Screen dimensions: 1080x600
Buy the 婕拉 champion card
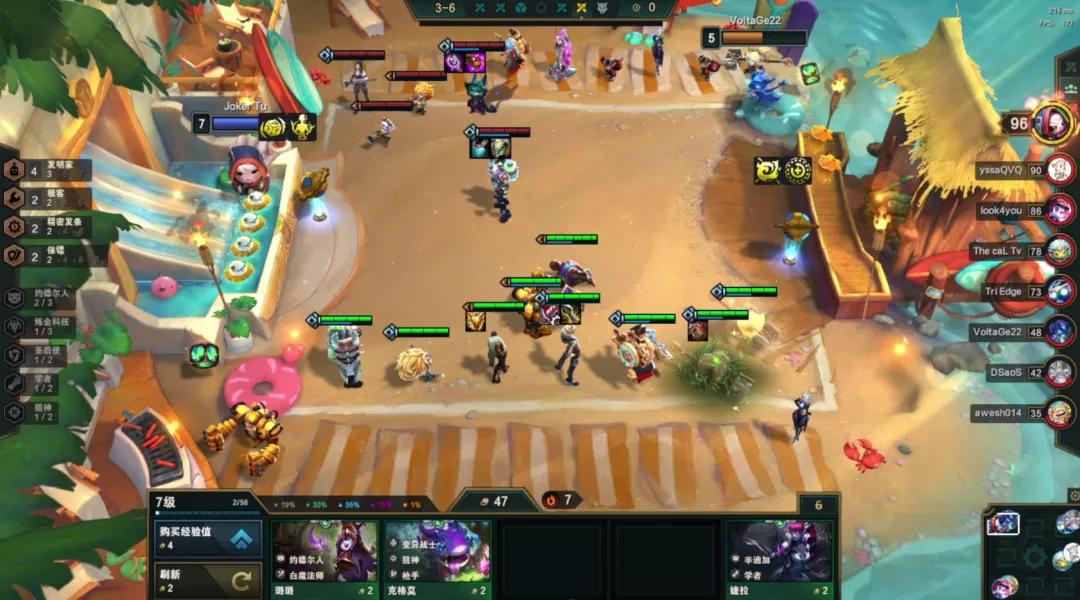coord(779,558)
